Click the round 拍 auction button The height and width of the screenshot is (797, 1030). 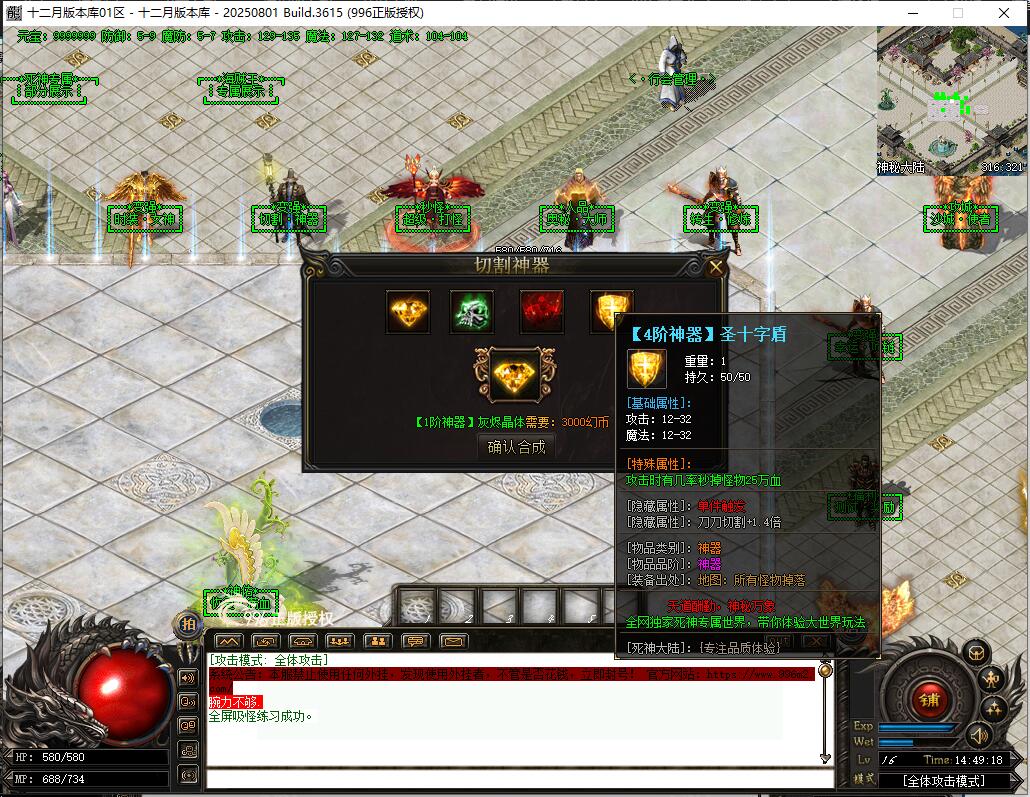tap(188, 624)
